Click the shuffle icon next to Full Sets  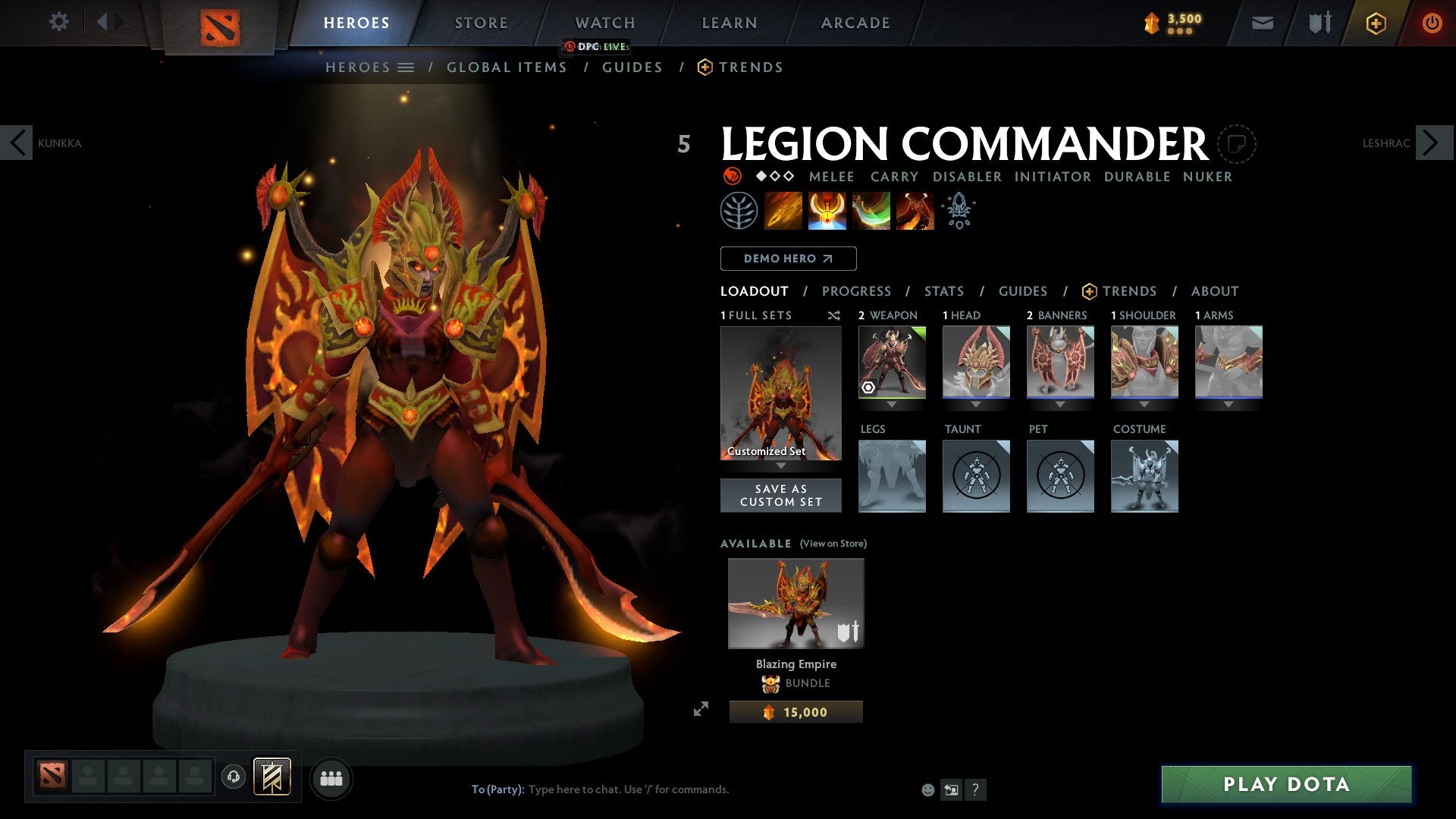833,315
